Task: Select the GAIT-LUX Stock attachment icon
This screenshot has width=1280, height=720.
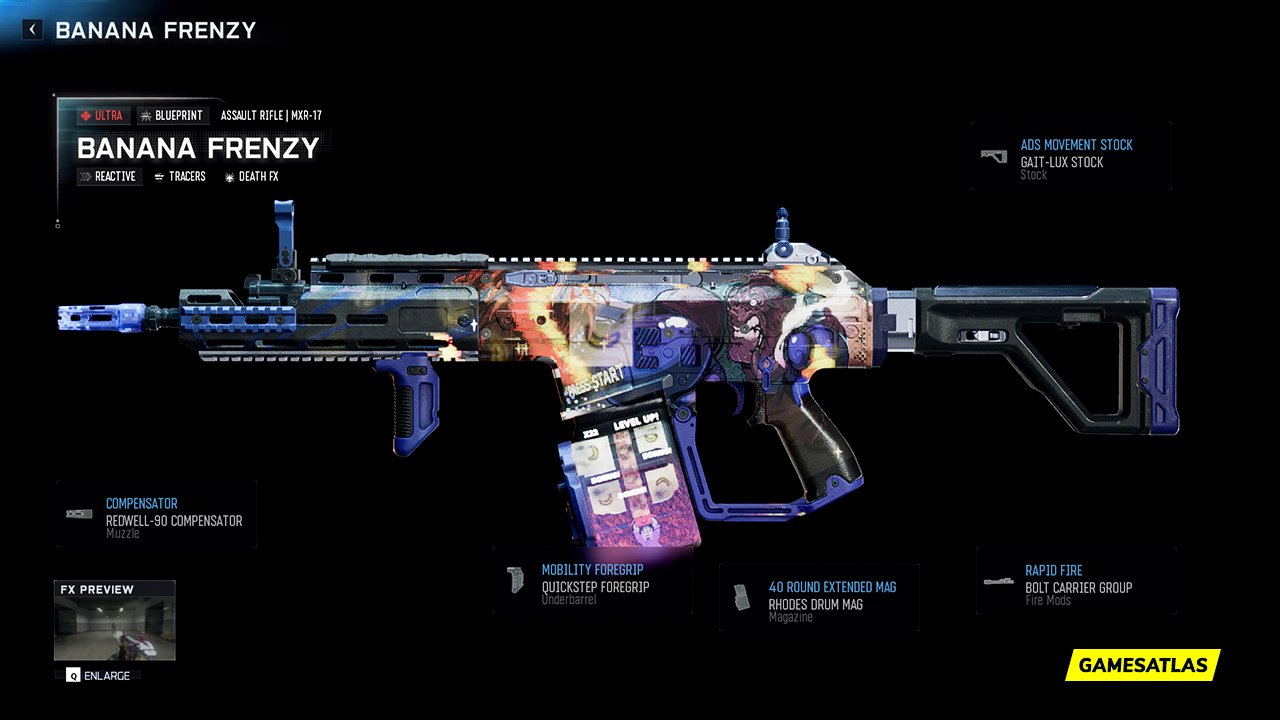Action: coord(995,156)
